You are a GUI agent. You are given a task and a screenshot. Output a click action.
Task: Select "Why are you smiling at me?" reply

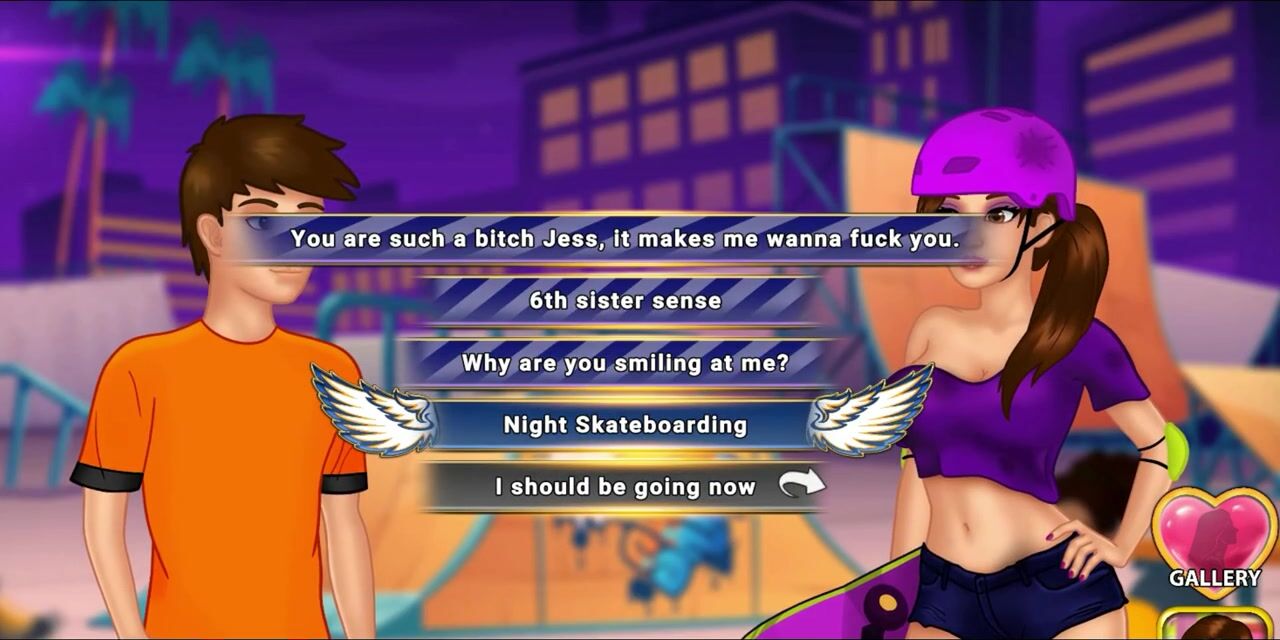[625, 363]
